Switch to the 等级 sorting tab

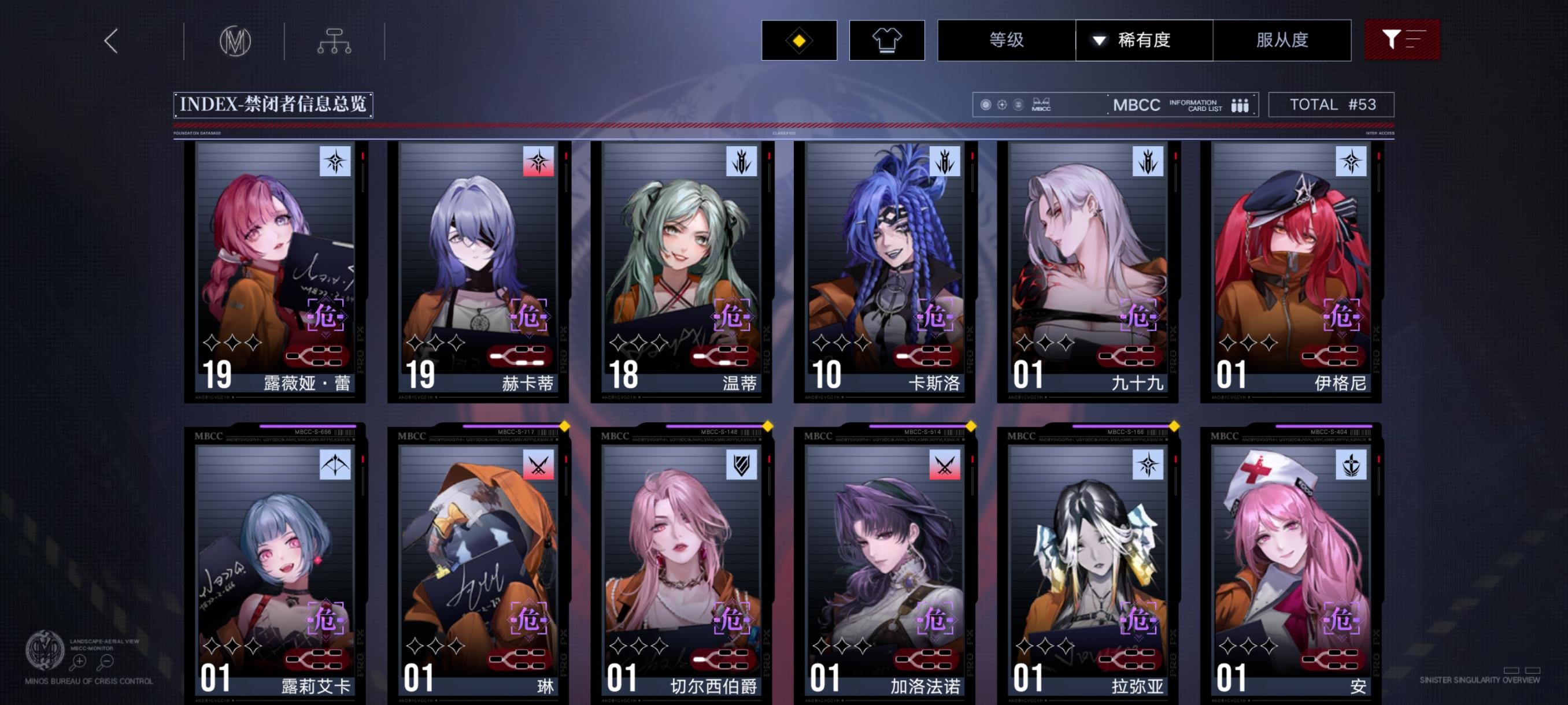(1005, 40)
